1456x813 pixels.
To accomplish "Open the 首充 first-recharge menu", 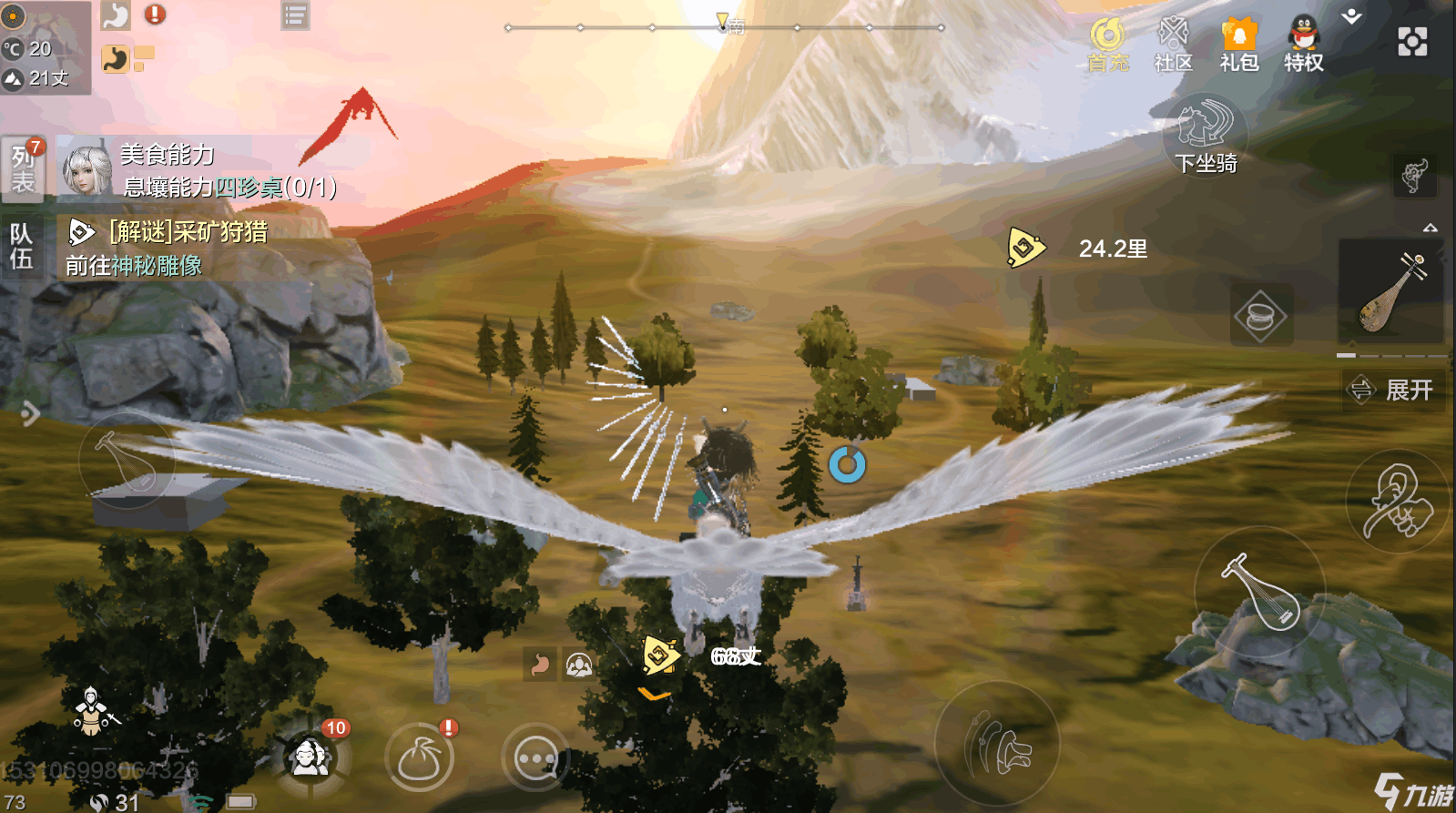I will pos(1107,44).
